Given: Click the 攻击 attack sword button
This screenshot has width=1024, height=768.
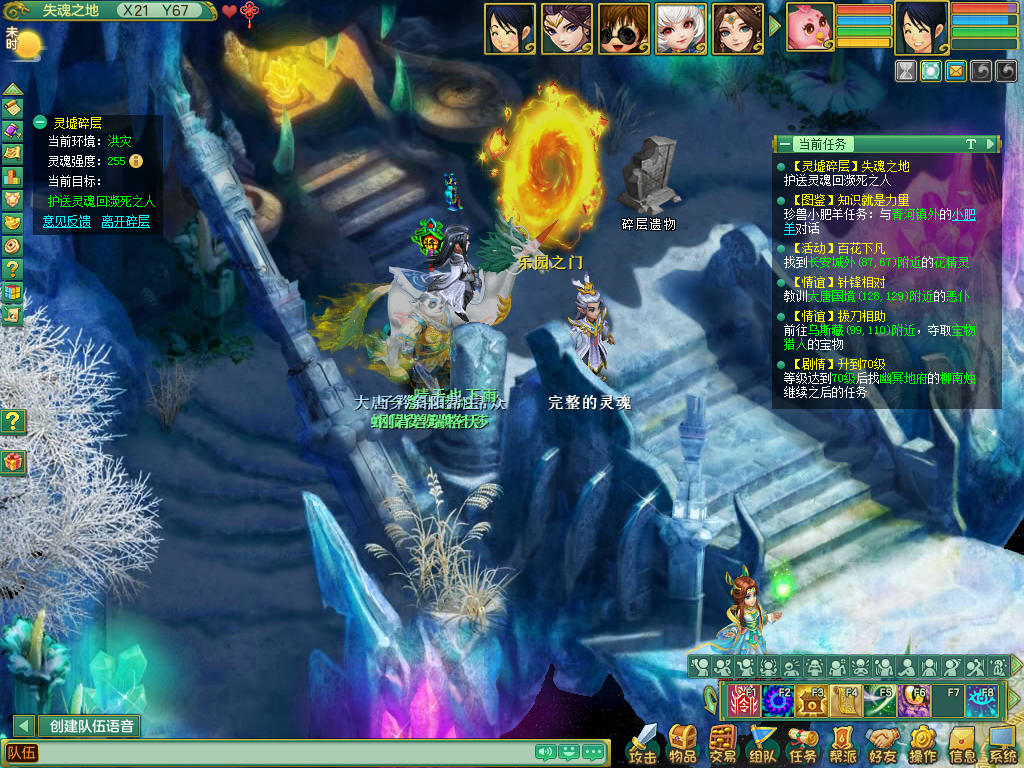Looking at the screenshot, I should [642, 743].
